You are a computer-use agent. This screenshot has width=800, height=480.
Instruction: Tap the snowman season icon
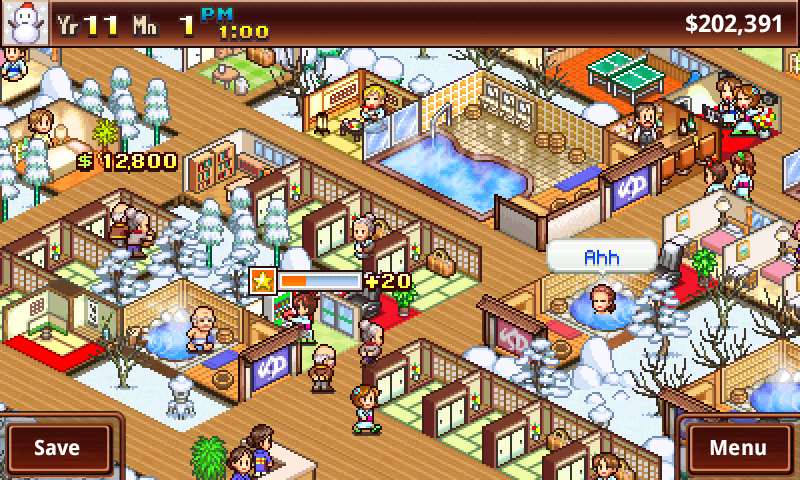(22, 23)
